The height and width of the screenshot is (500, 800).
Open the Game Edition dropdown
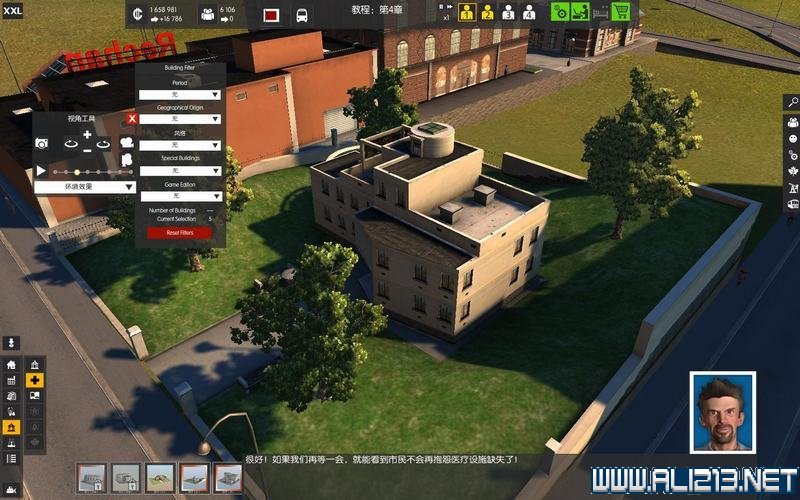pos(180,196)
